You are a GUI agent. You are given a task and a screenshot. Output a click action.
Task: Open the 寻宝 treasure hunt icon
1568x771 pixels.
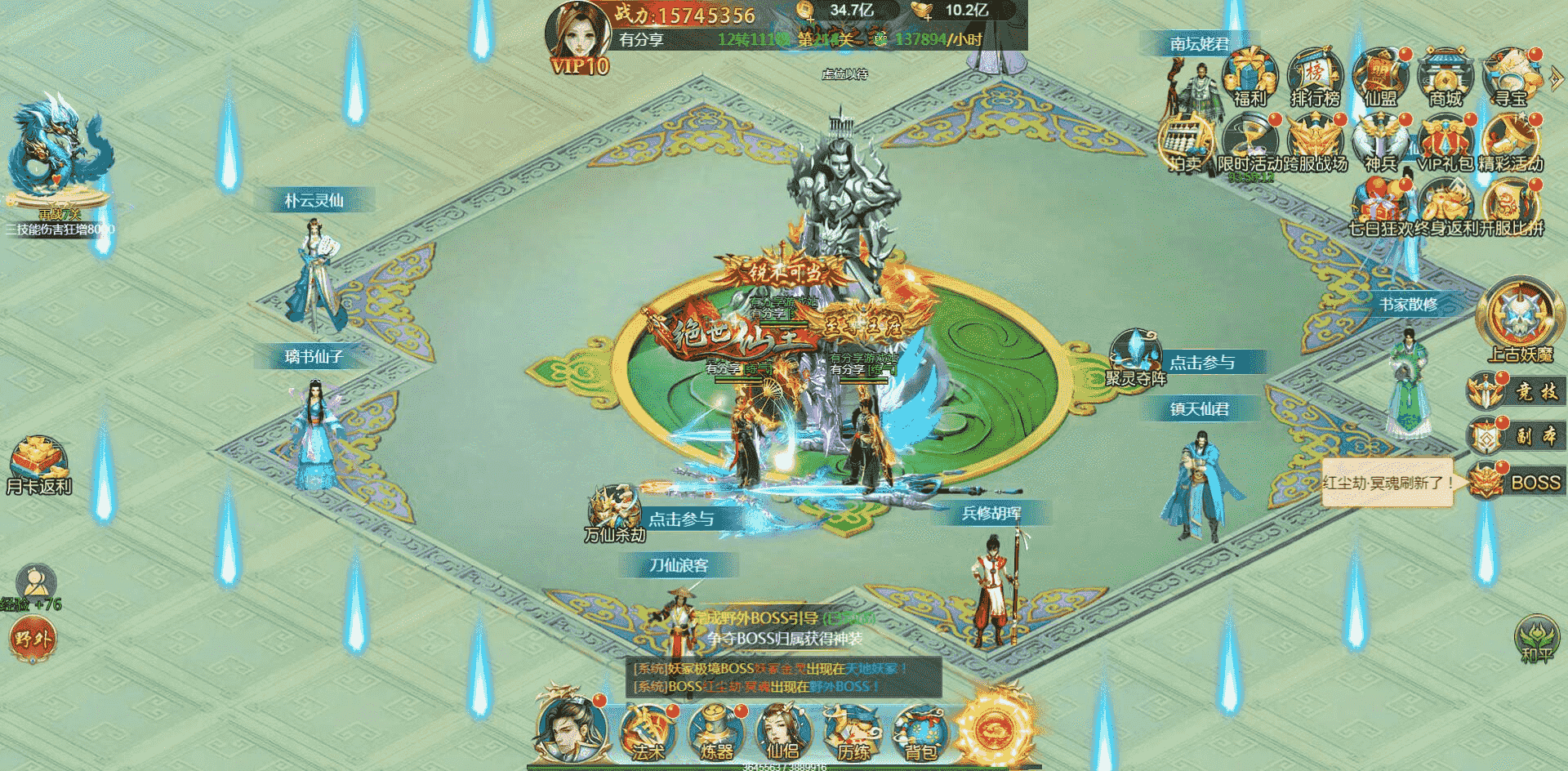tap(1511, 78)
